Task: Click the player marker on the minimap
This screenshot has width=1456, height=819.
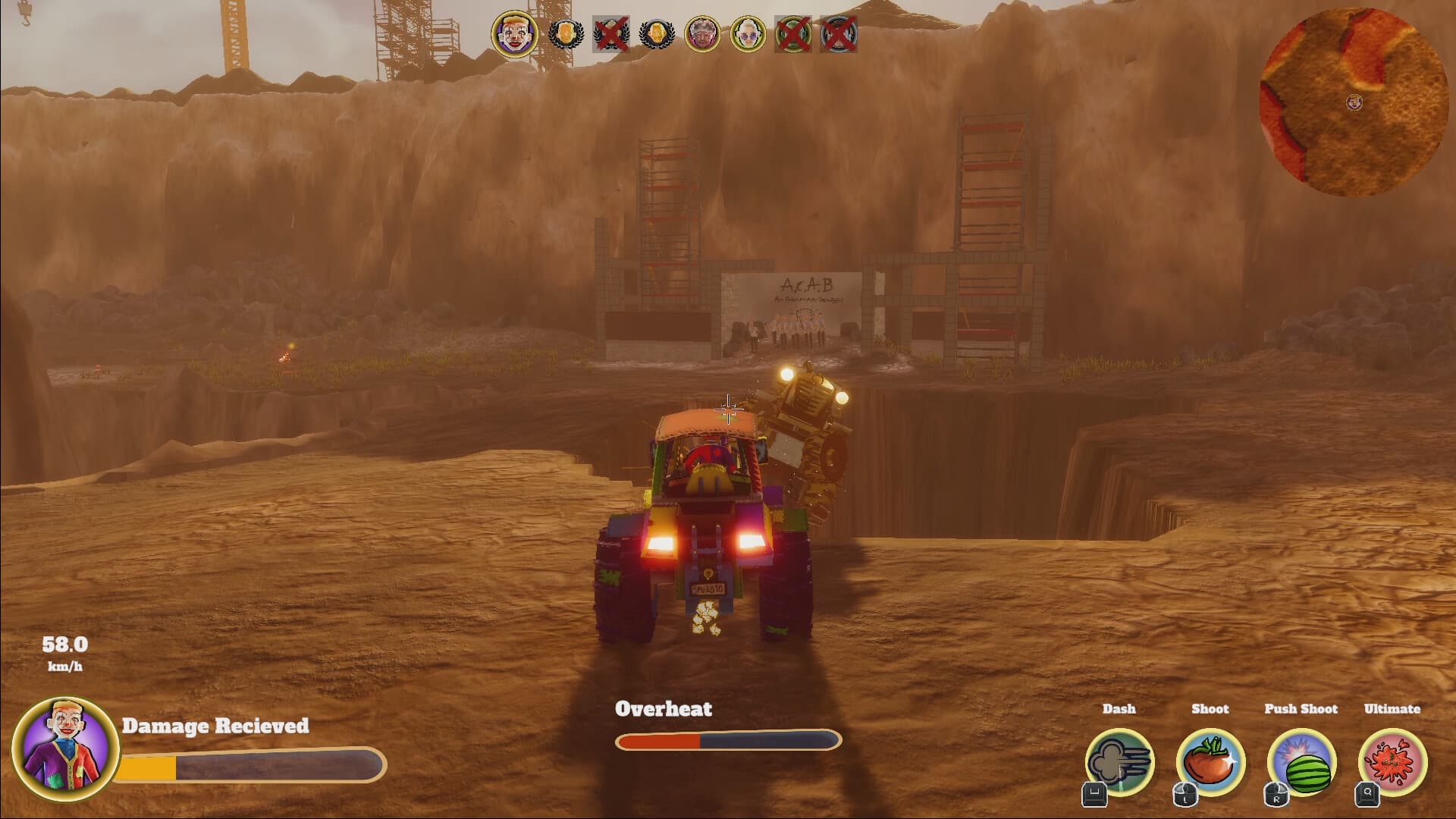Action: [1355, 101]
